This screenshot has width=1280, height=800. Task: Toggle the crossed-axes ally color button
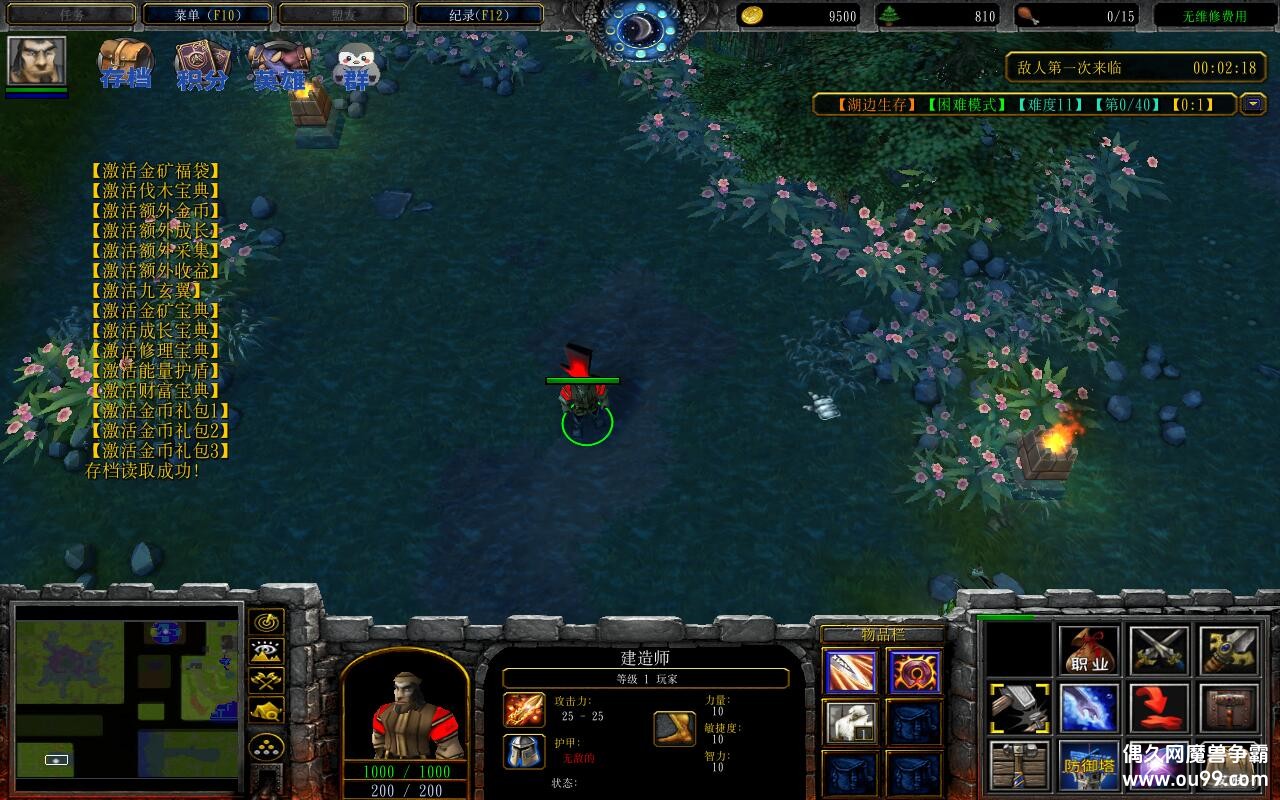[266, 681]
